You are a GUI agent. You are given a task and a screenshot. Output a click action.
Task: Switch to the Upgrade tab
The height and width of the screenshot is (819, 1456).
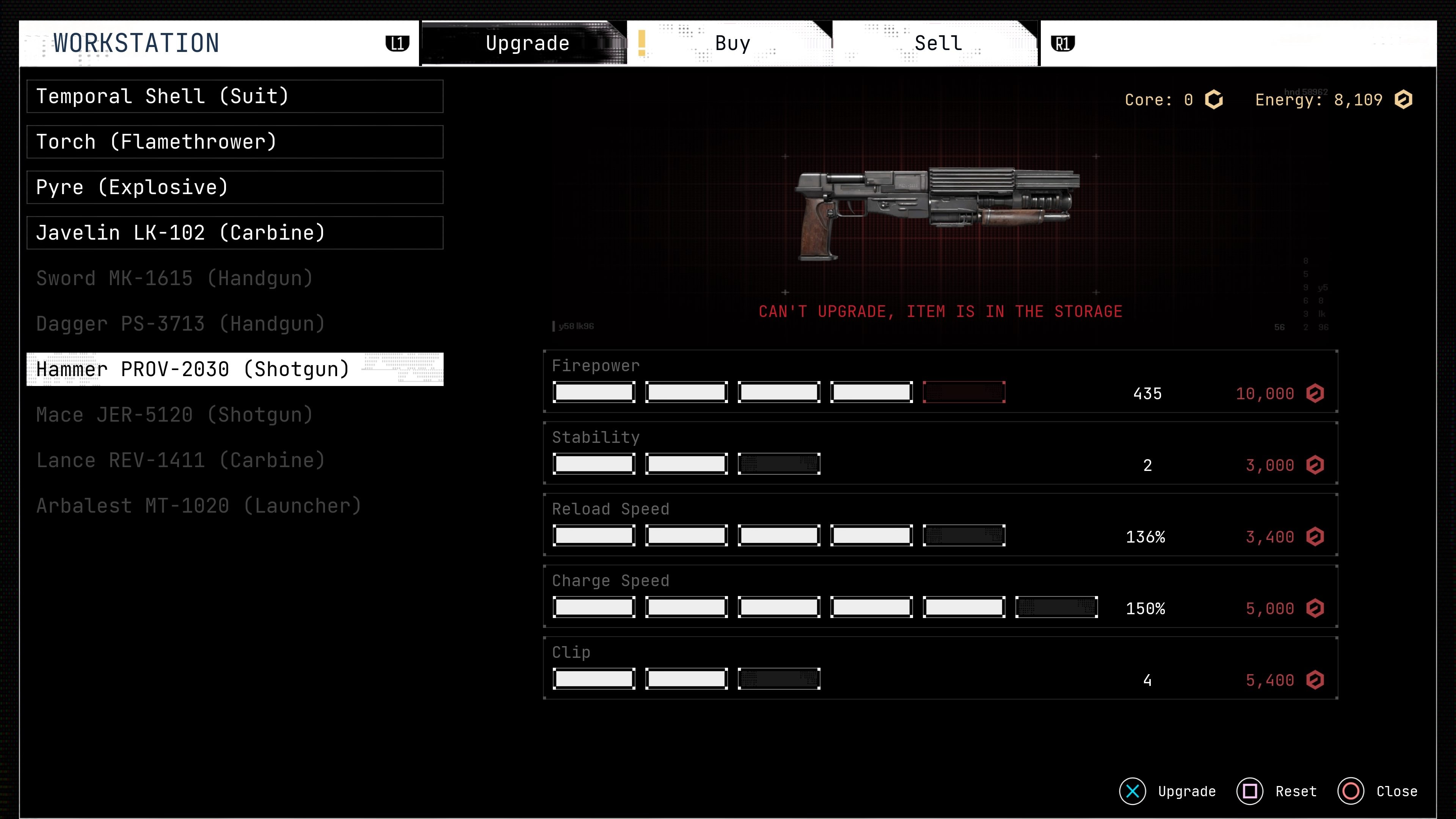click(x=527, y=44)
